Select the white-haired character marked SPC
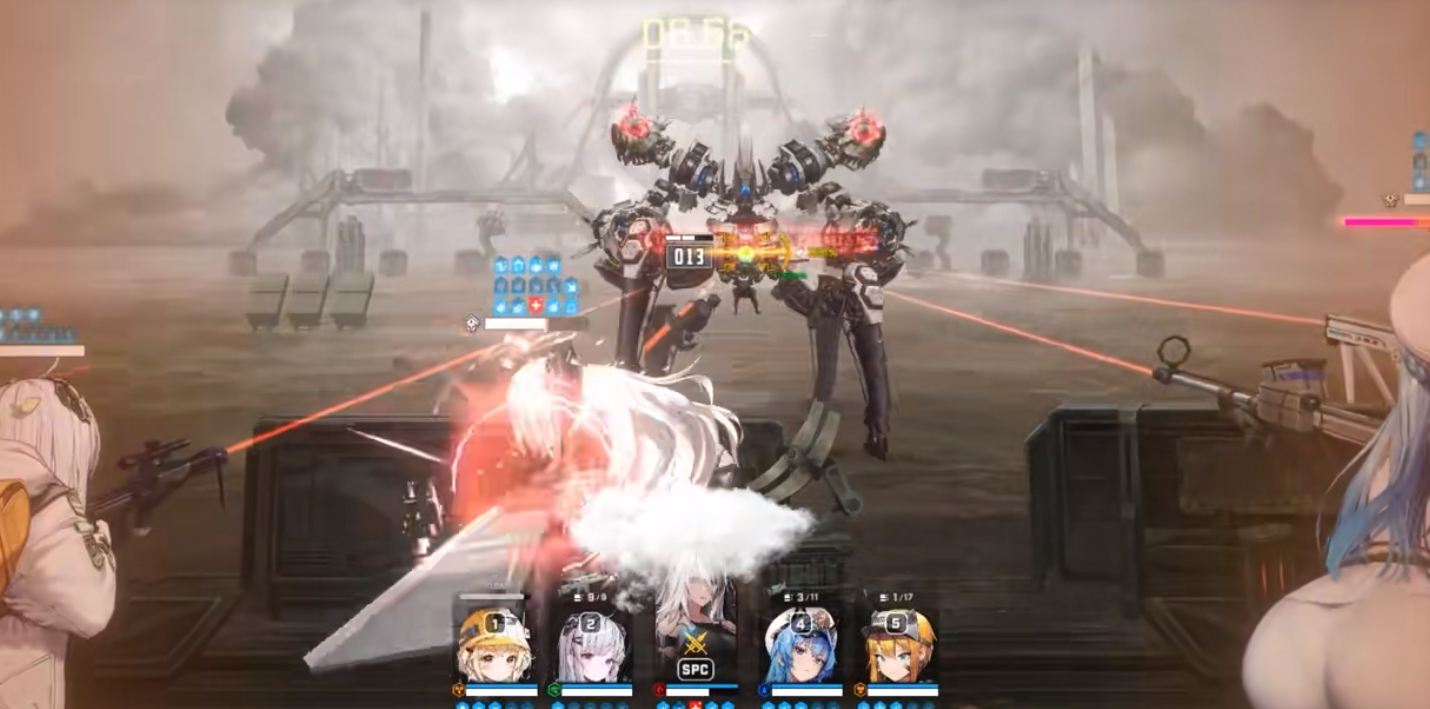 (695, 640)
